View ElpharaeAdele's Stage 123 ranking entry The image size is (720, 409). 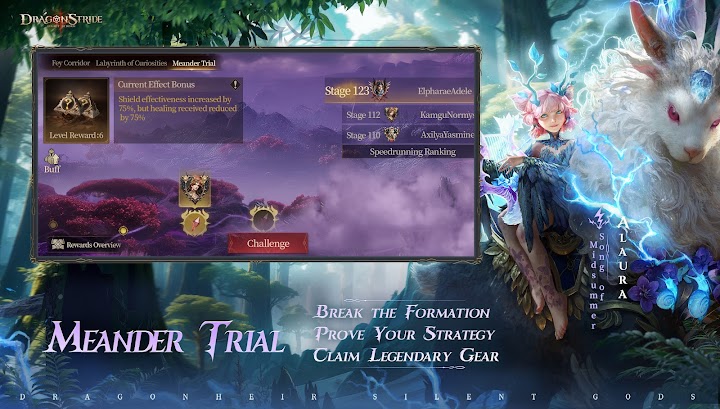click(x=400, y=91)
